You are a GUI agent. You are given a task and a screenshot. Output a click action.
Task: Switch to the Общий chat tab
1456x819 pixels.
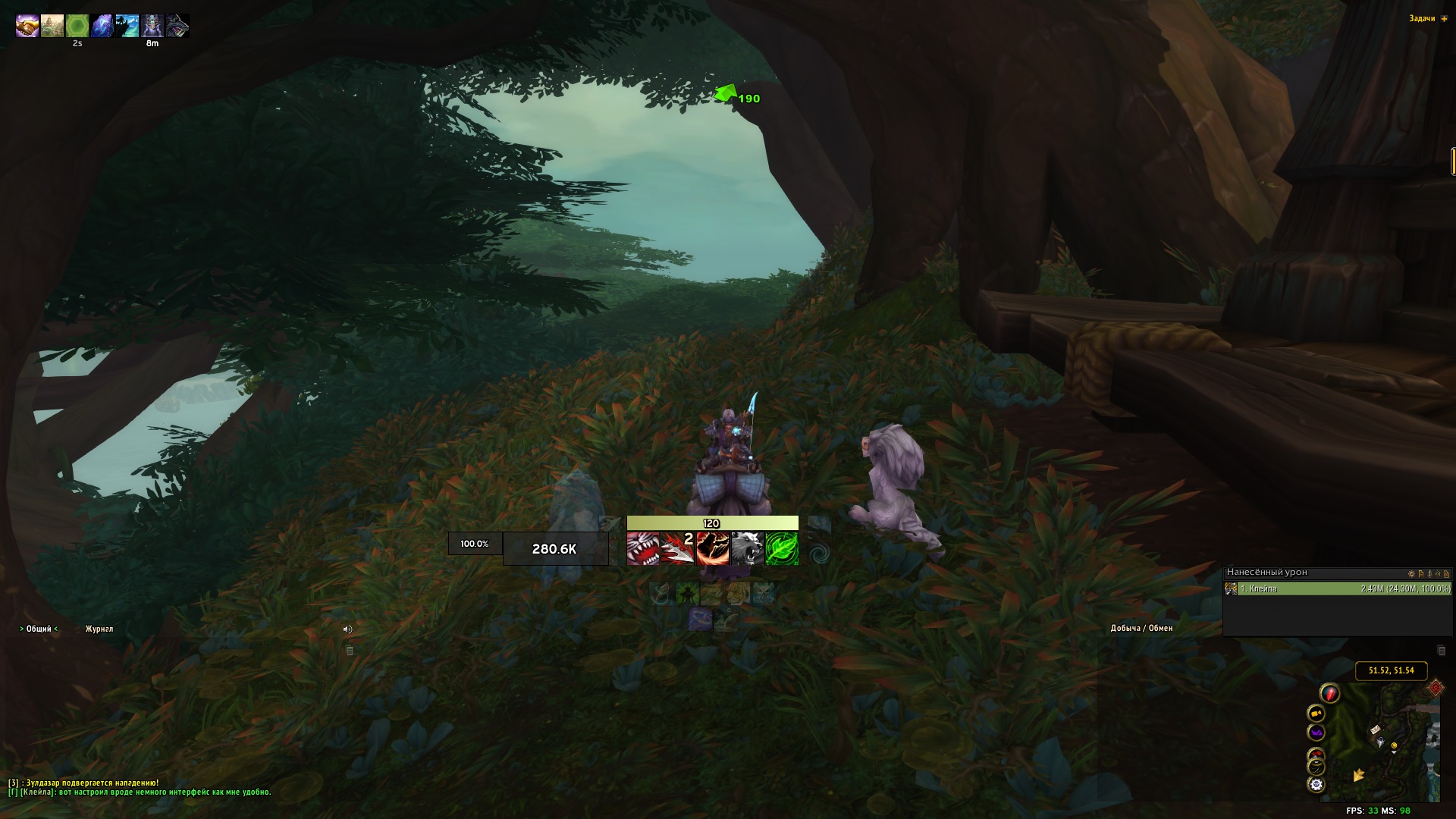39,629
